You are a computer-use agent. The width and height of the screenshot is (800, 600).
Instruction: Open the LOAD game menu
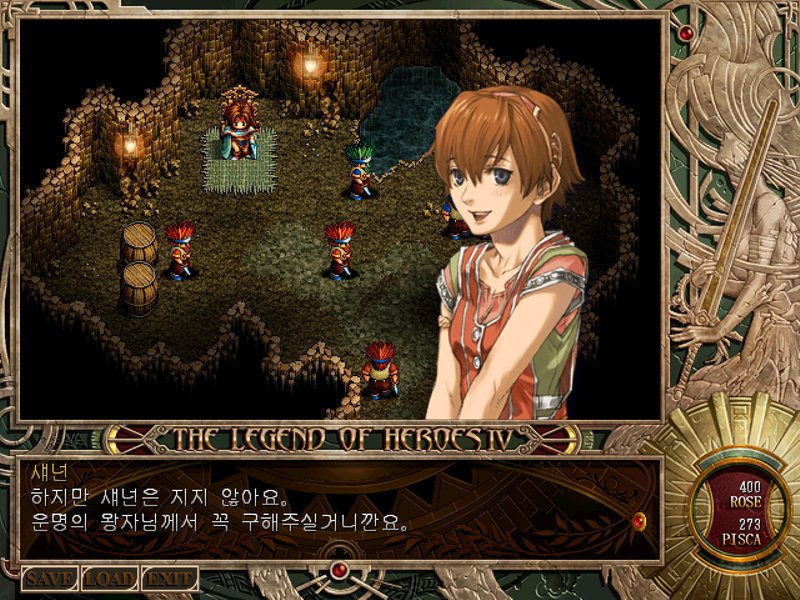(109, 578)
